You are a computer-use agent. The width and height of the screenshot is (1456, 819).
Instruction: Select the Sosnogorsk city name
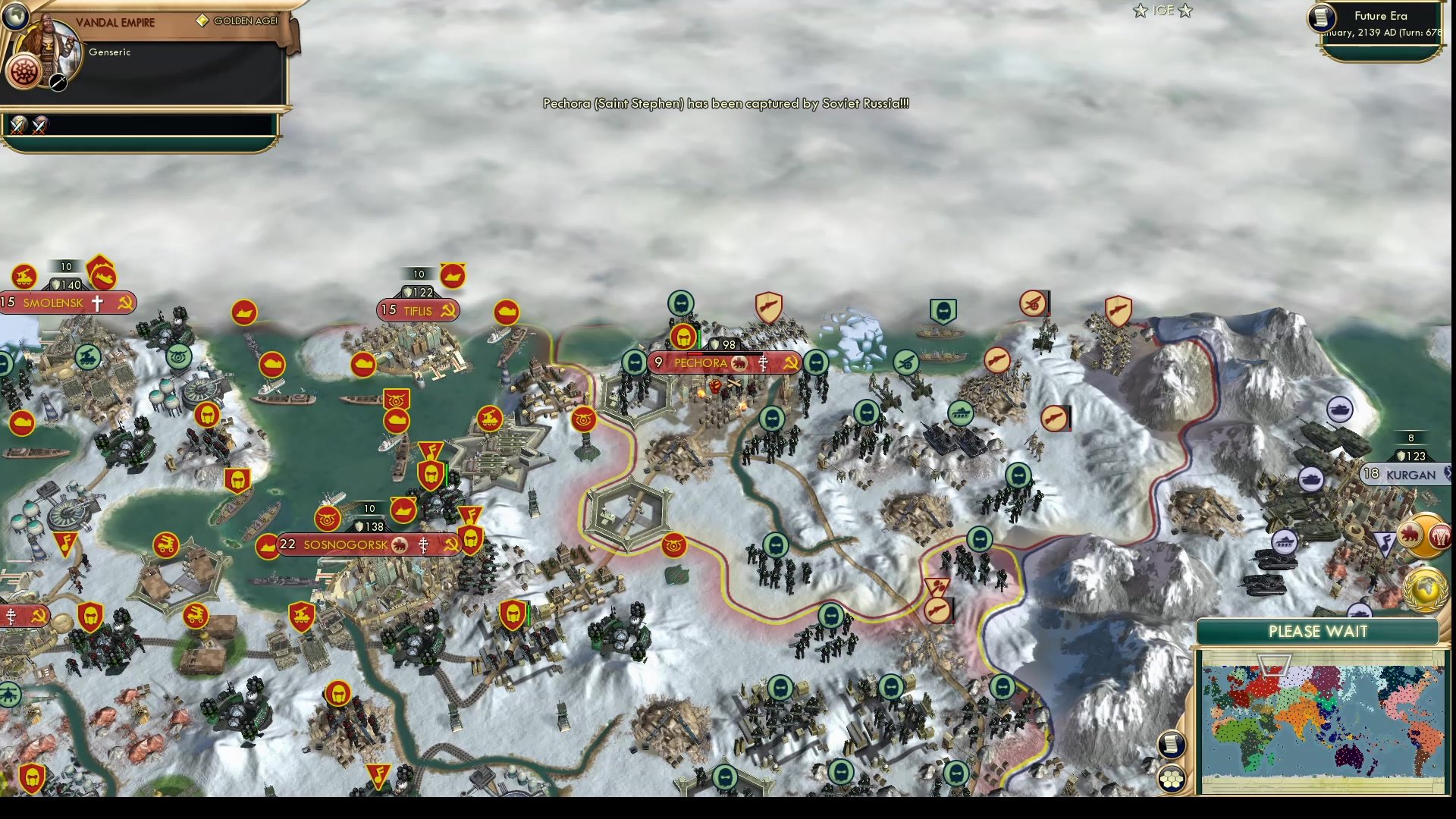[x=345, y=544]
